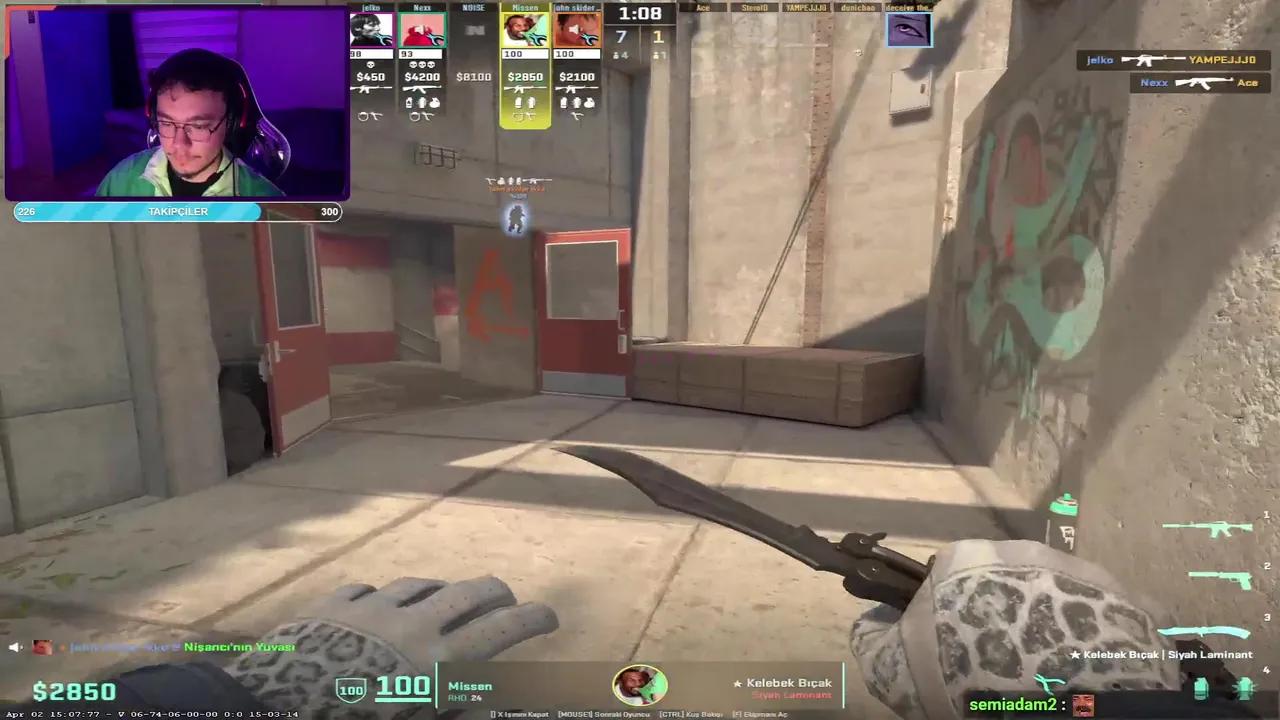
Task: Mute john skider via his avatar's speaker icon
Action: pos(574,28)
